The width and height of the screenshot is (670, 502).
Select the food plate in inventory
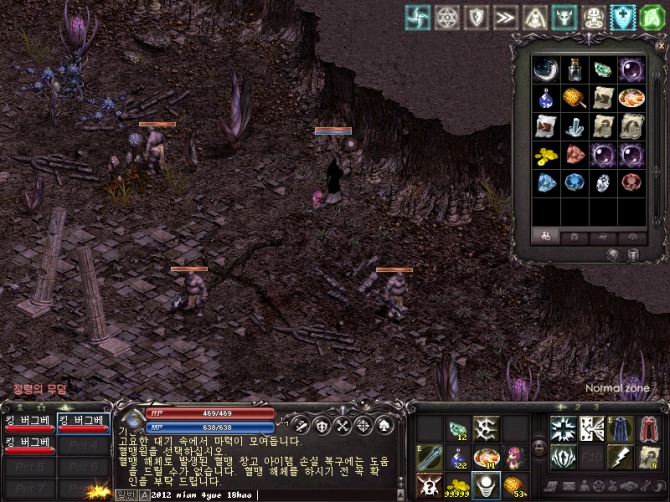(x=631, y=98)
